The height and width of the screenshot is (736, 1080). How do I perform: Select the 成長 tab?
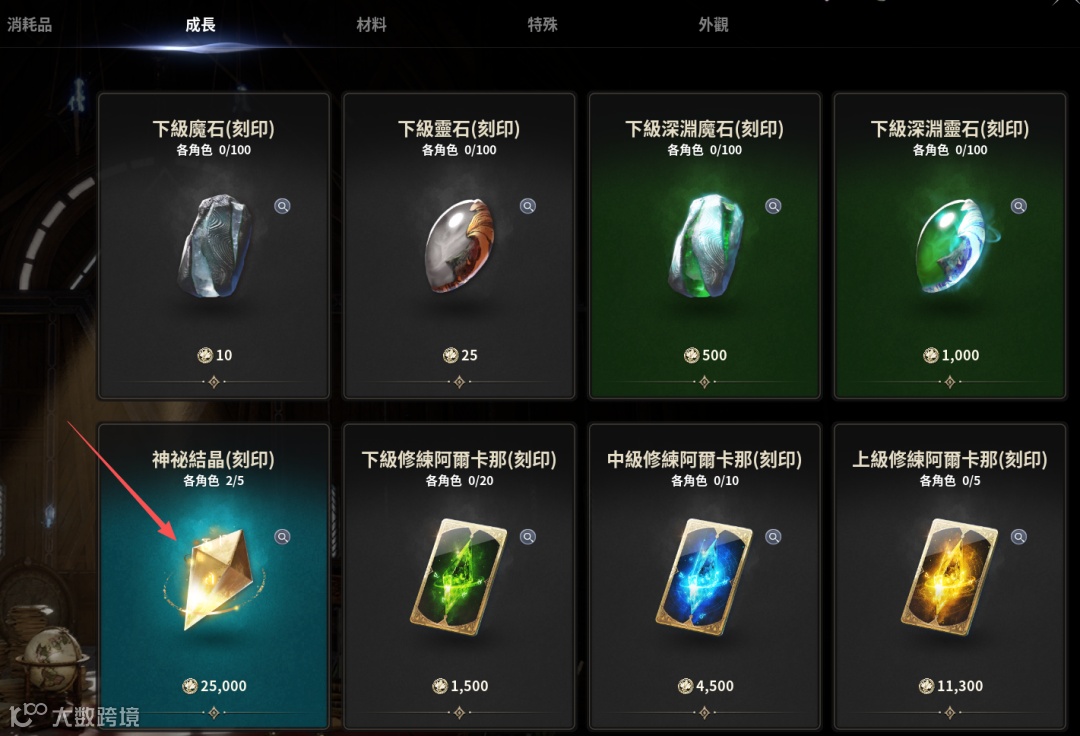200,25
